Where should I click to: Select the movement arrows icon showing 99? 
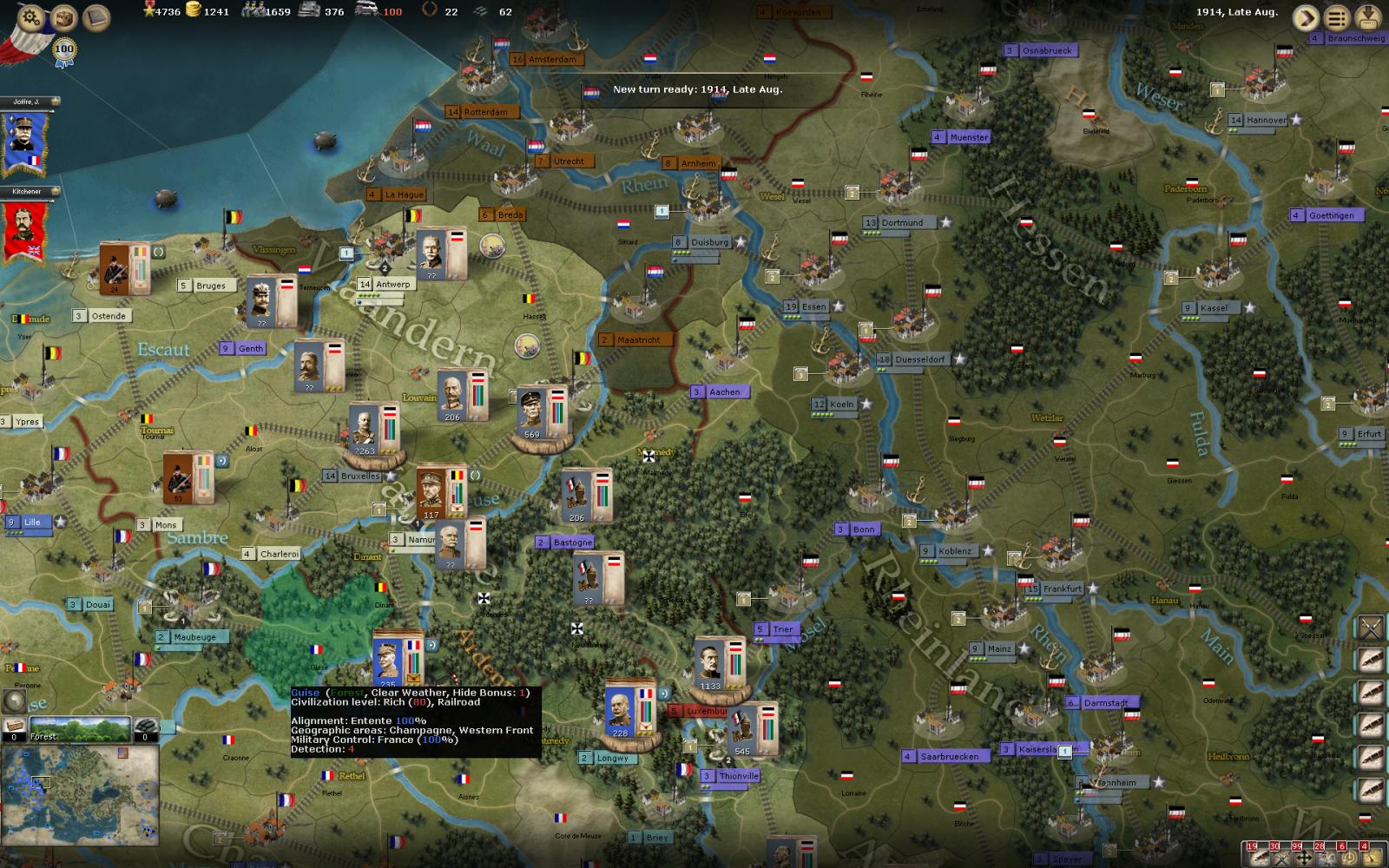(1304, 857)
